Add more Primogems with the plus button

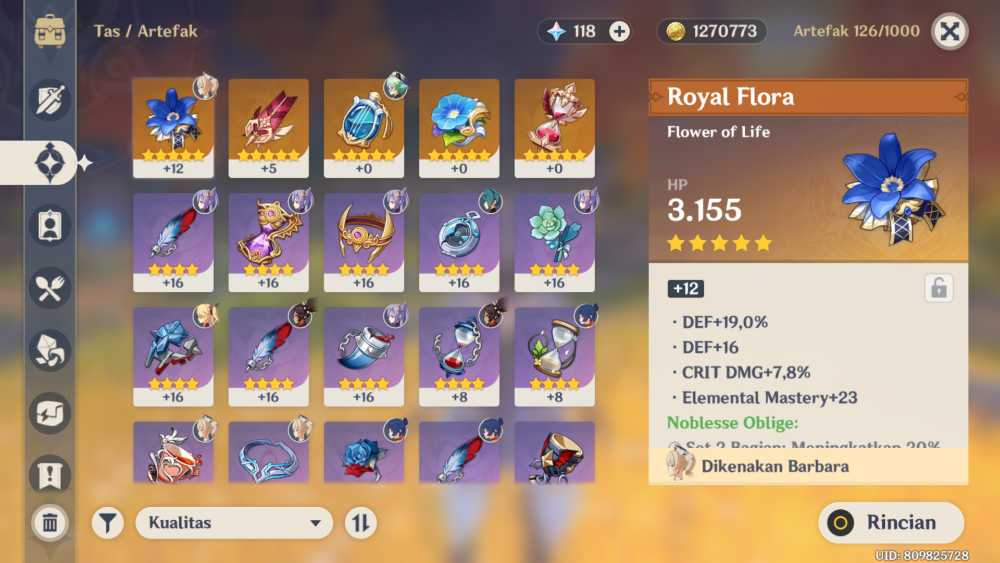[620, 31]
